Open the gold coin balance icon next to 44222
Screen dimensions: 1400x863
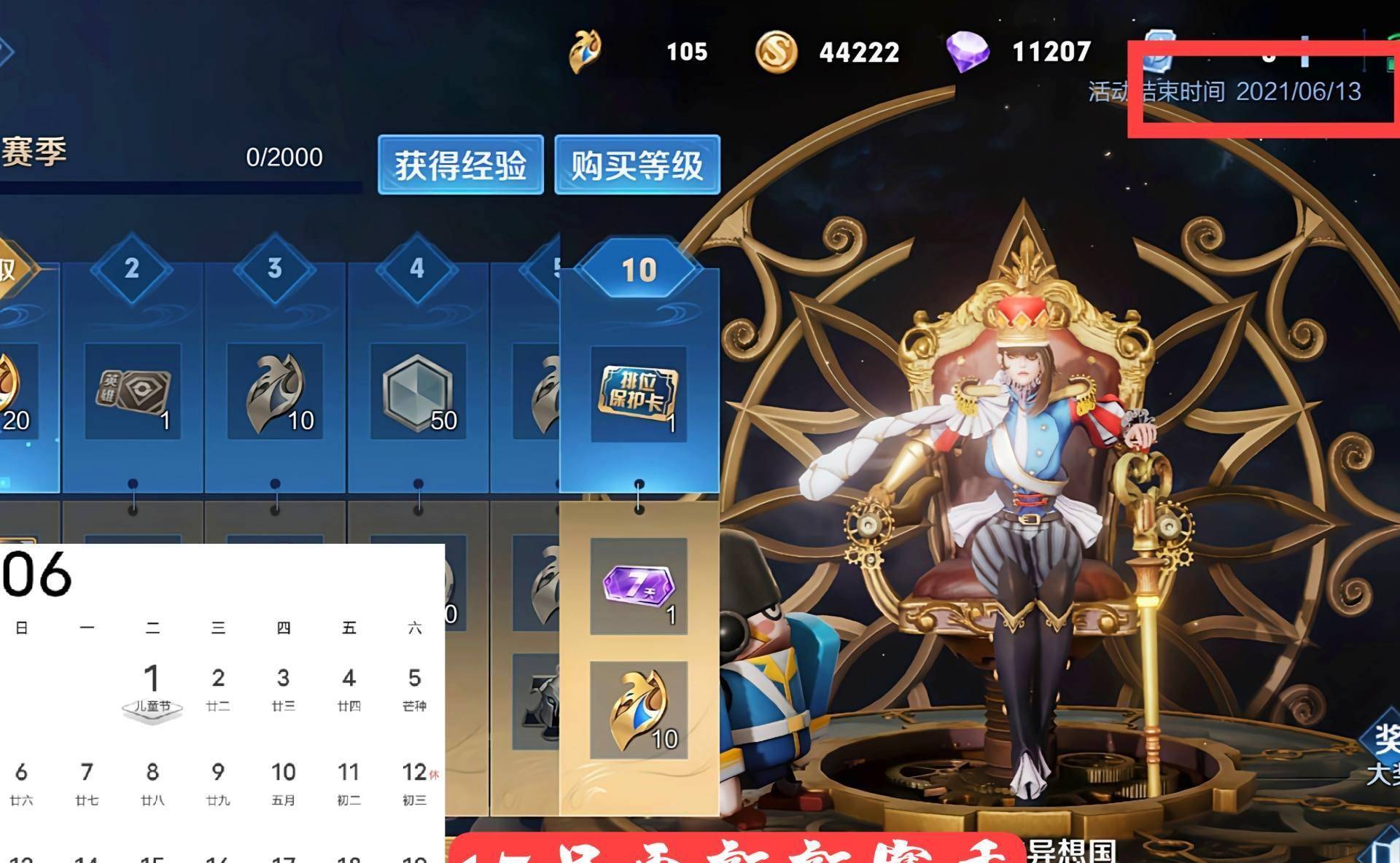pyautogui.click(x=776, y=52)
